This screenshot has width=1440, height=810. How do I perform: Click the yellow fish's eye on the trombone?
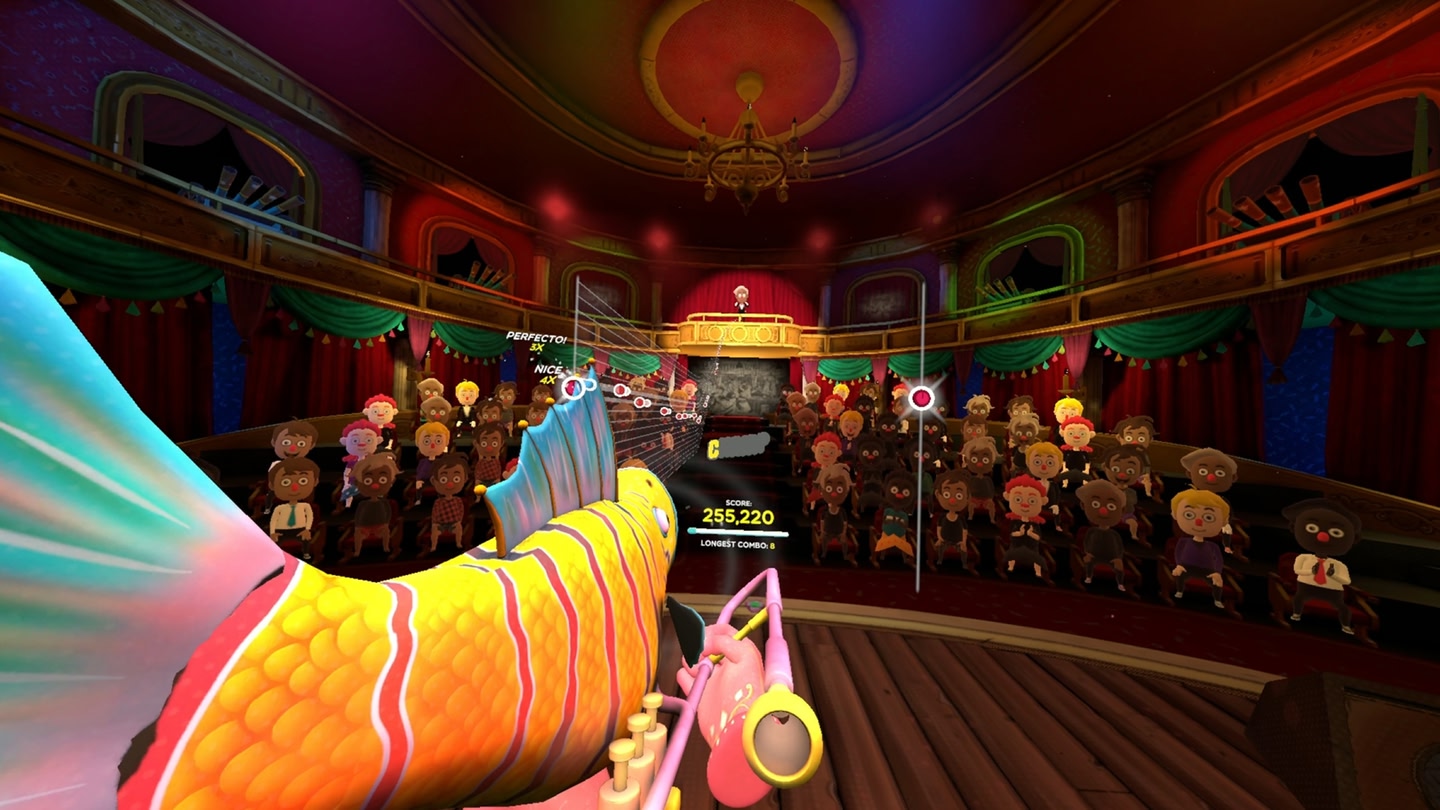click(x=663, y=518)
